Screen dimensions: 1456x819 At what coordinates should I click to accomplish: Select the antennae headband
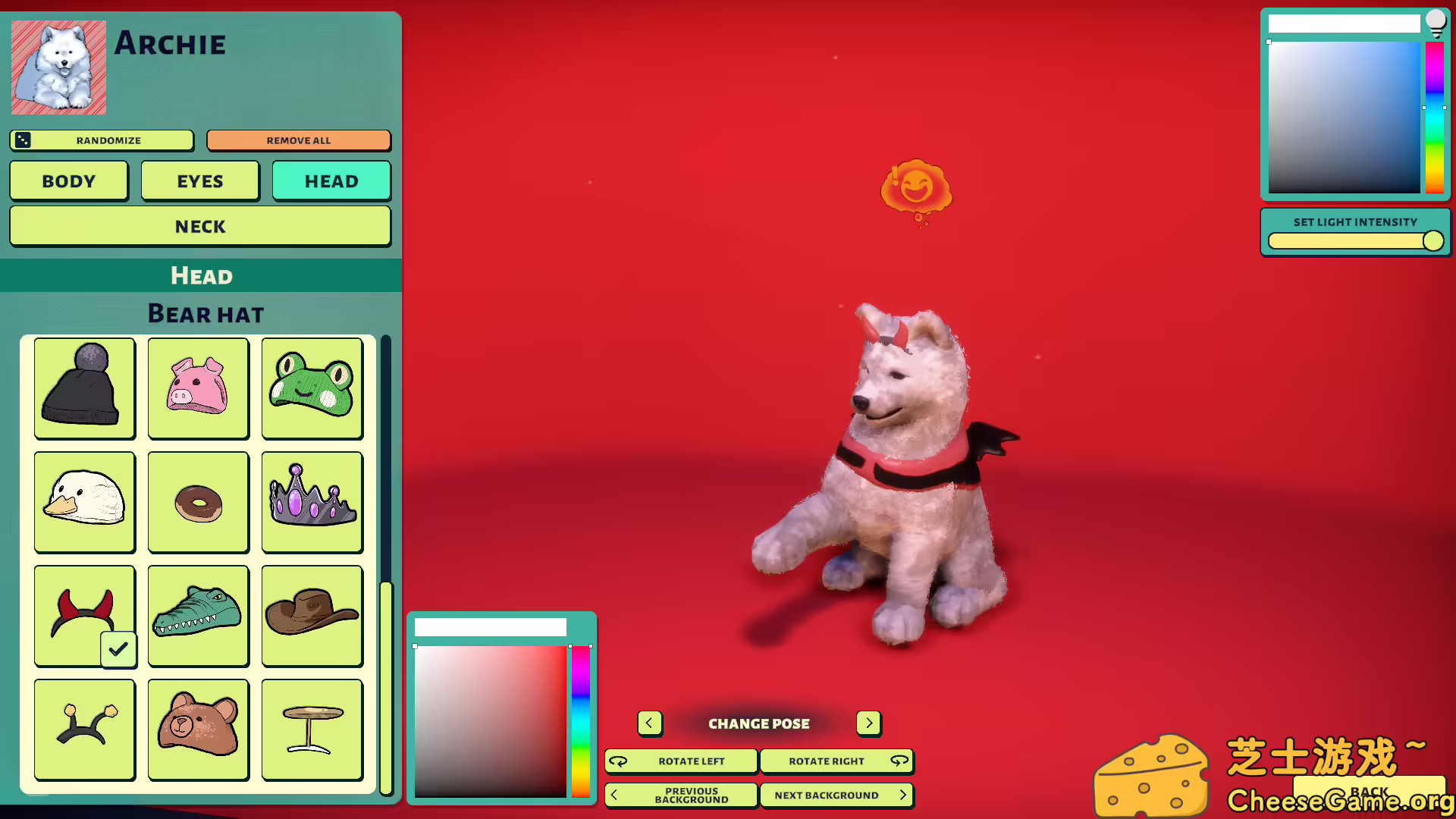click(84, 729)
